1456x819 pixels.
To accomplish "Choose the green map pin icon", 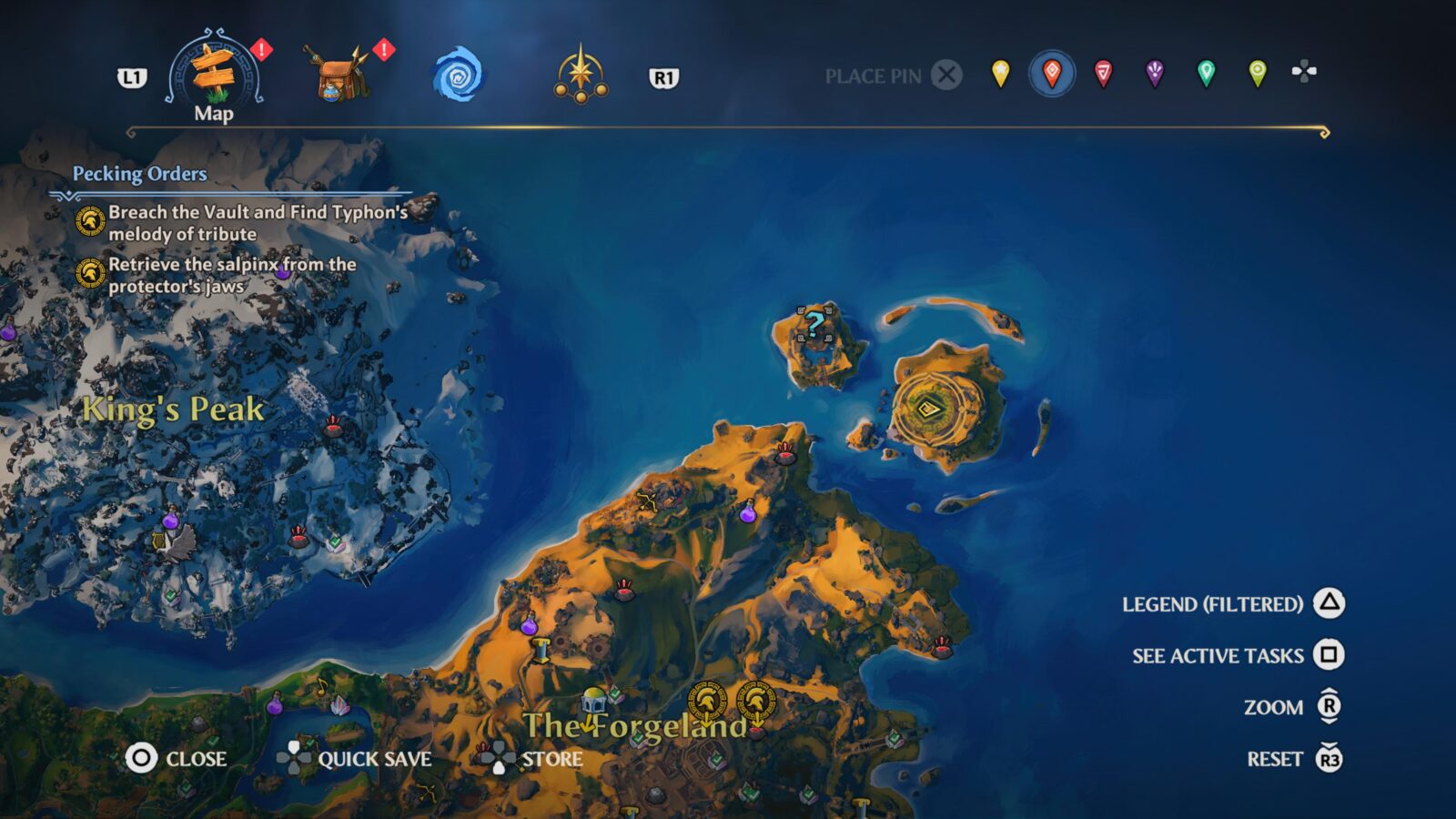I will pos(1207,71).
